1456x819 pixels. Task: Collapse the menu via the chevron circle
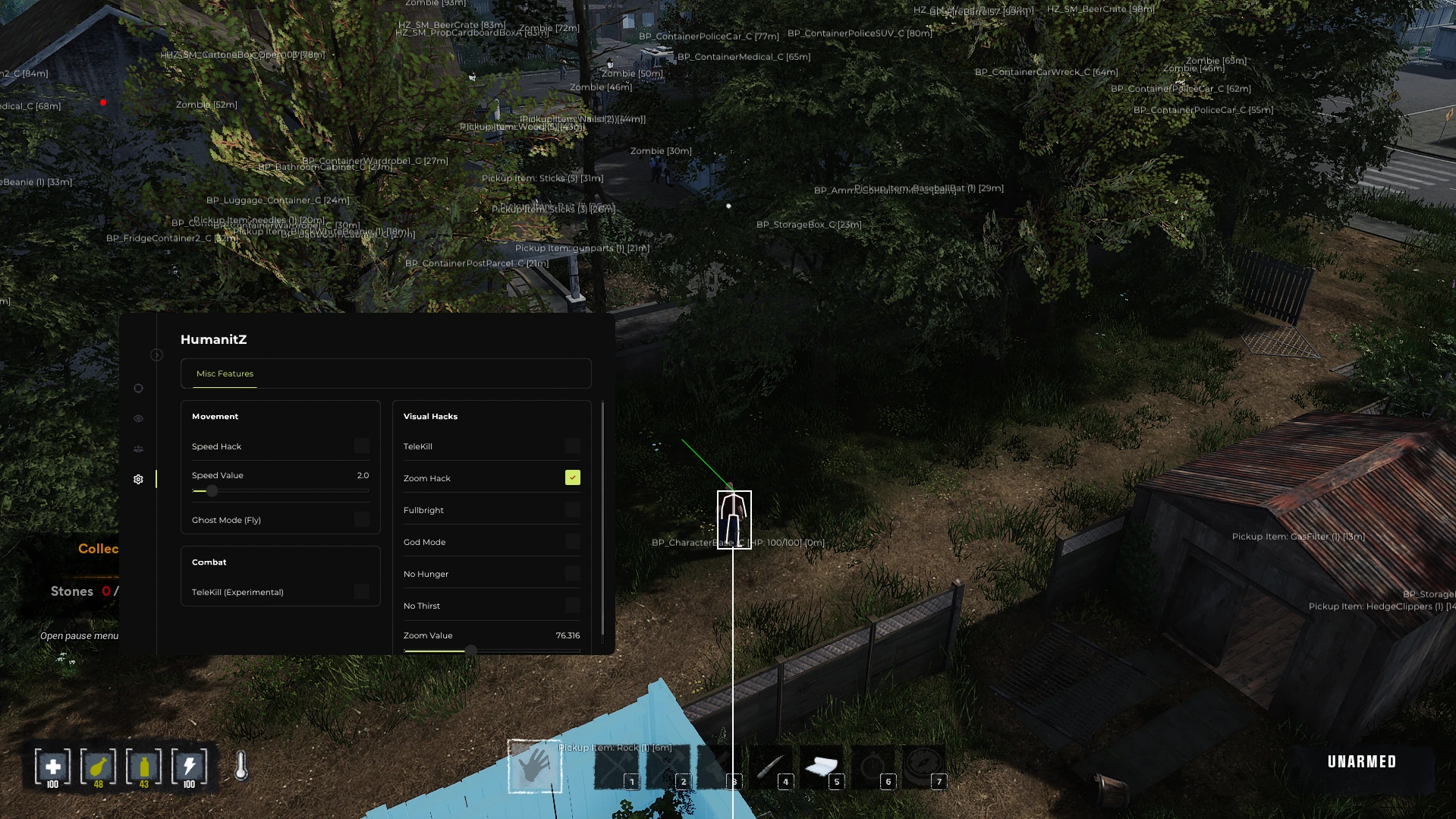tap(157, 354)
